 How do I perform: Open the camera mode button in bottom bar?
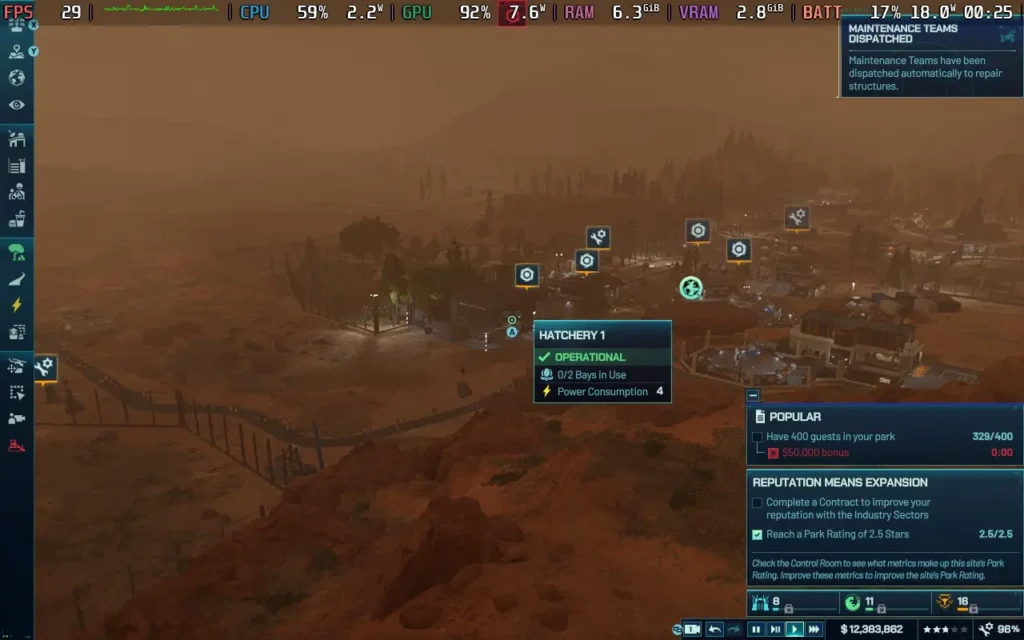[x=690, y=629]
